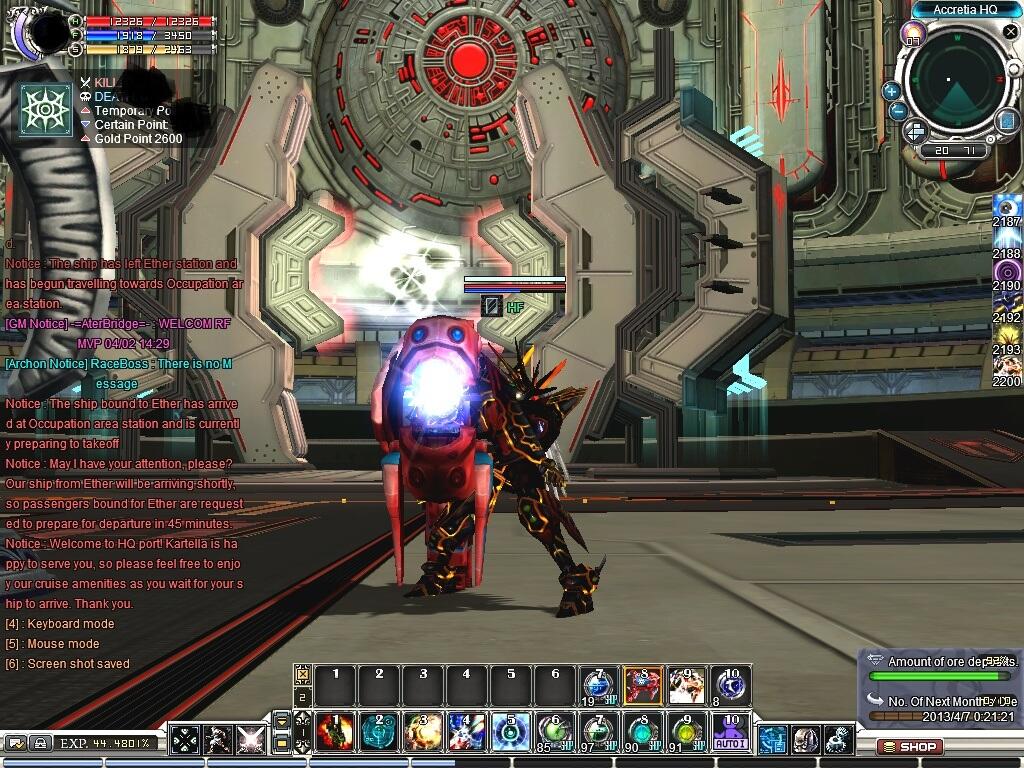
Task: Click the crossed swords attack icon
Action: coord(250,741)
